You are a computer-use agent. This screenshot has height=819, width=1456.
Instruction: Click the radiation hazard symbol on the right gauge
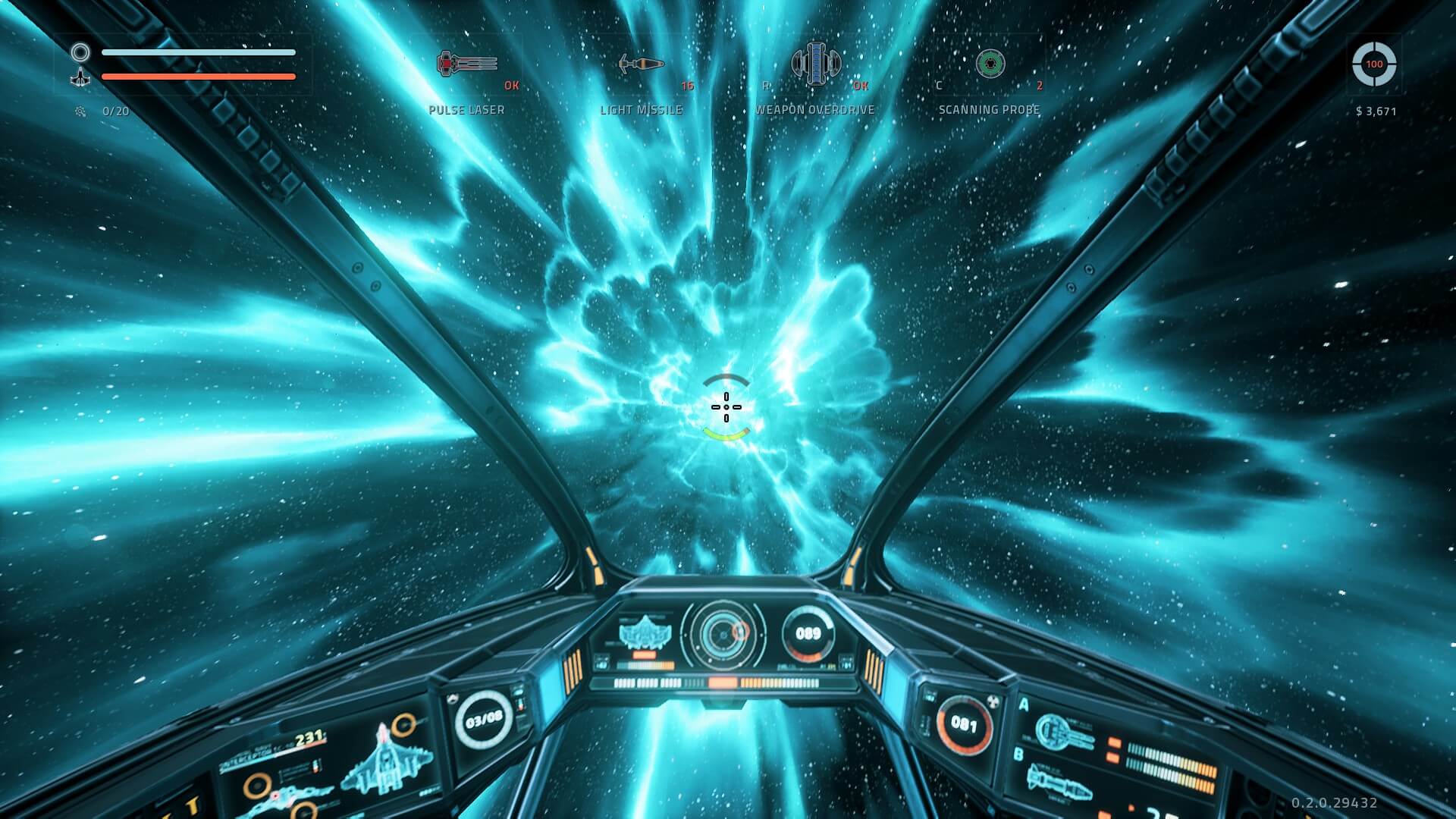[994, 701]
